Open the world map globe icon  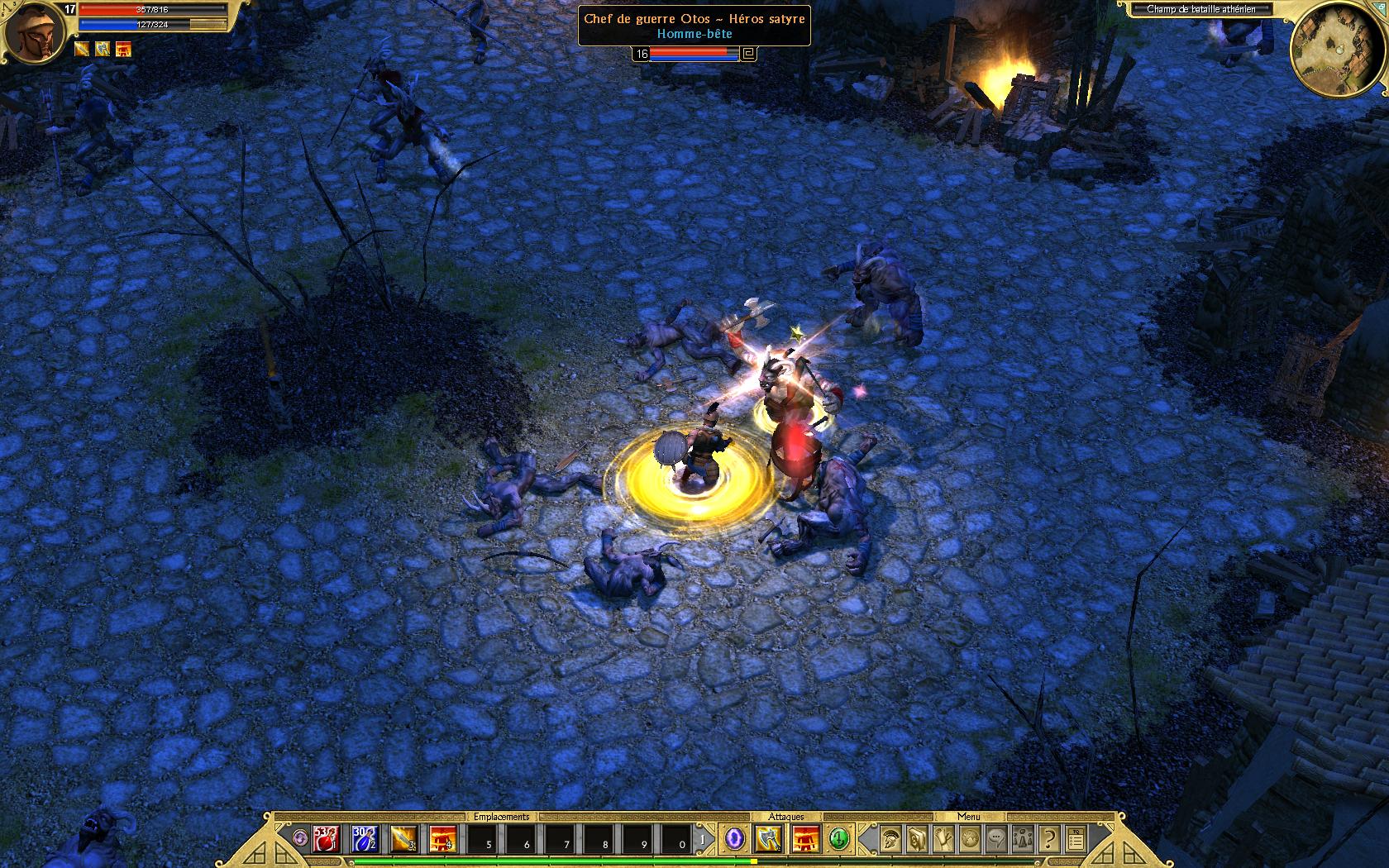[x=970, y=839]
